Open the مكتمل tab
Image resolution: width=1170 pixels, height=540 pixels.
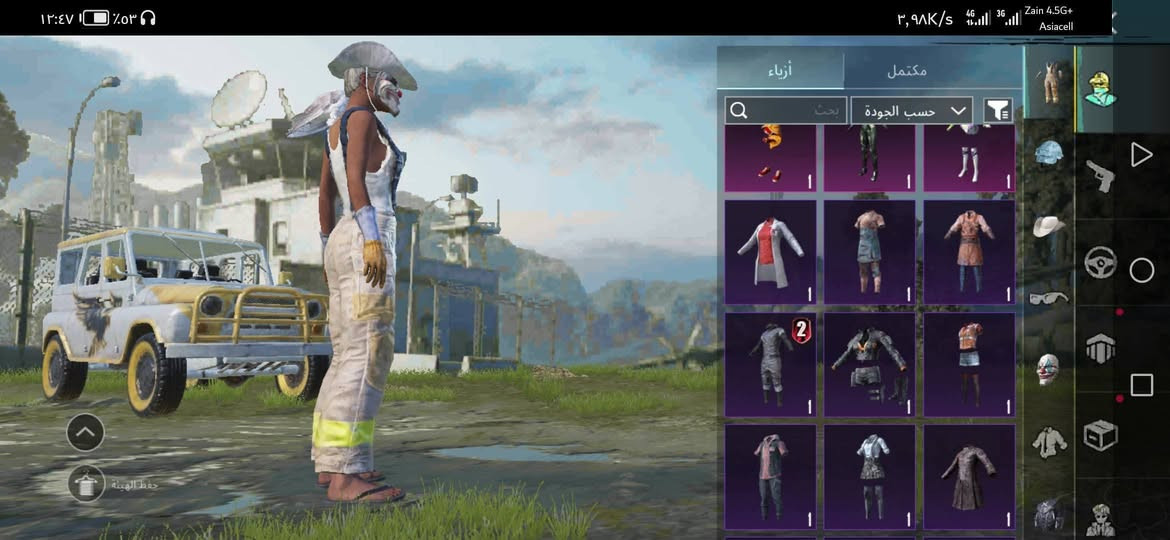click(x=906, y=71)
